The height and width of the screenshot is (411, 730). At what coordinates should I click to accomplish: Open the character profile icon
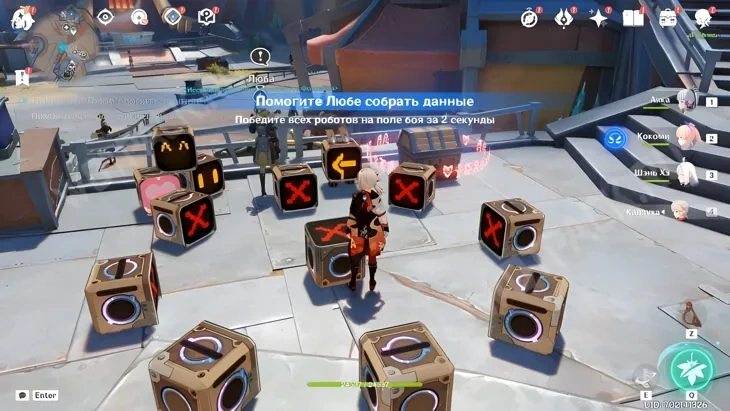tap(703, 18)
